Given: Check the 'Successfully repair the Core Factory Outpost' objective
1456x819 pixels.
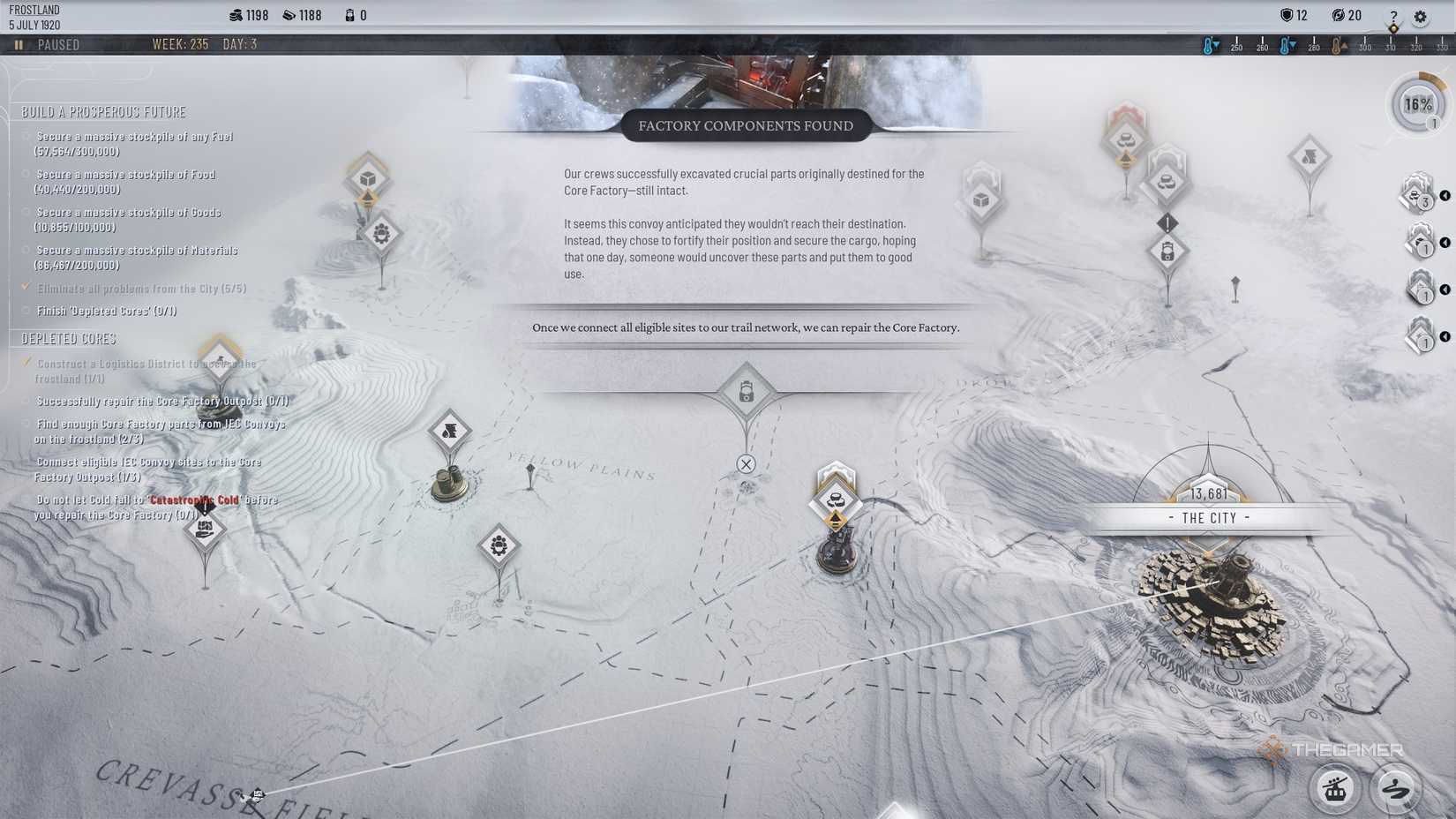Looking at the screenshot, I should [25, 401].
